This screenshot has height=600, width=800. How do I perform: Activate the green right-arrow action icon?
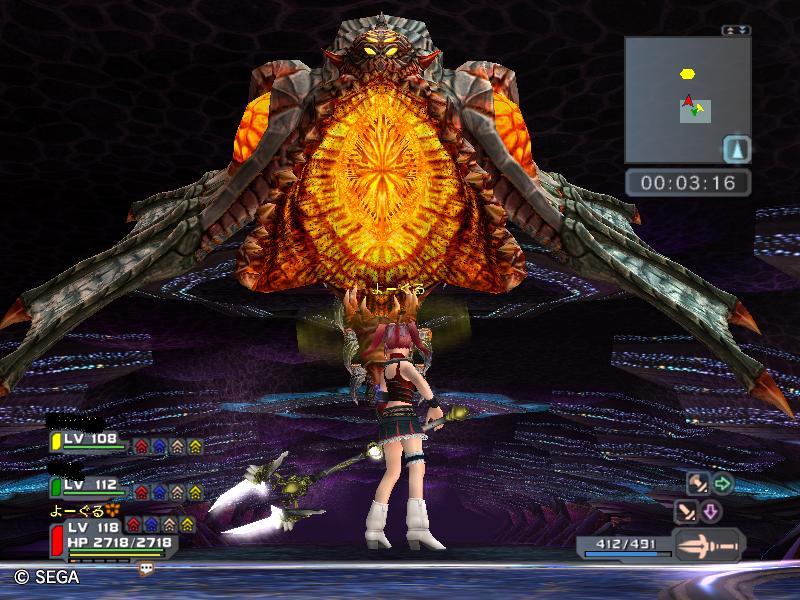tap(722, 484)
